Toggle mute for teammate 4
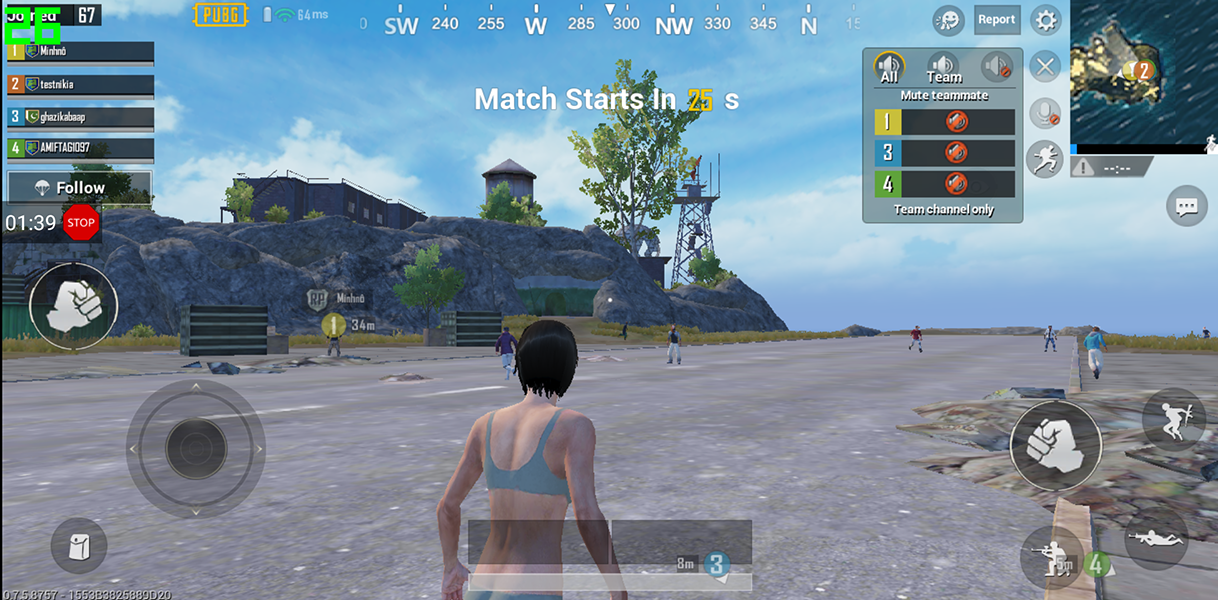The image size is (1218, 600). (957, 184)
